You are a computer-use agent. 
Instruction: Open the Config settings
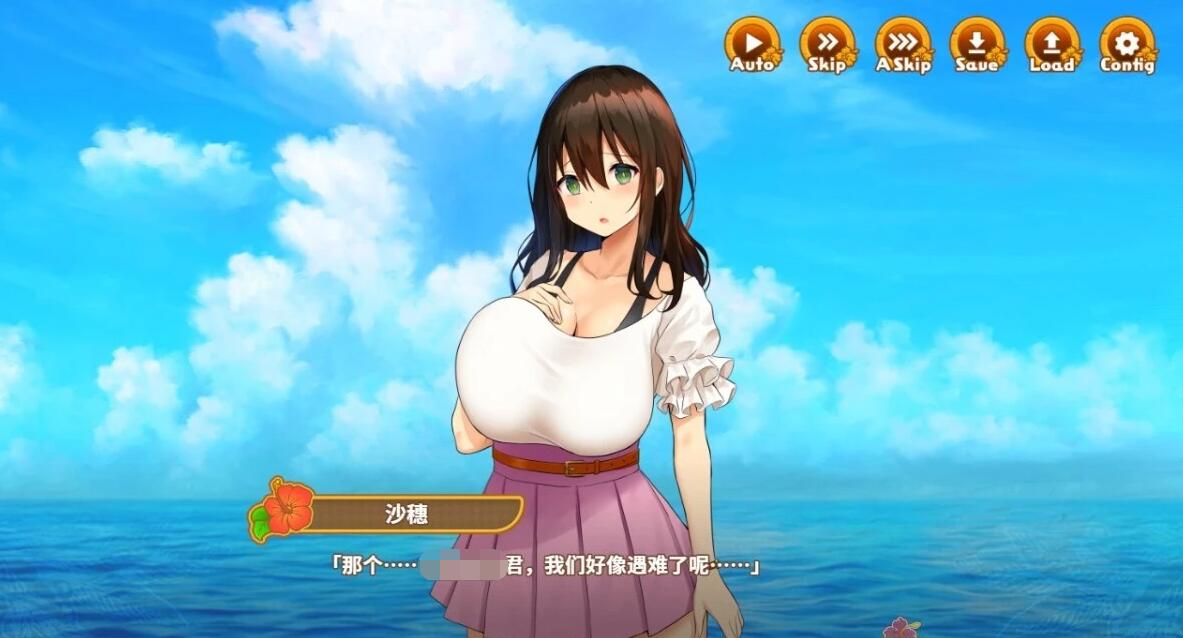point(1127,45)
